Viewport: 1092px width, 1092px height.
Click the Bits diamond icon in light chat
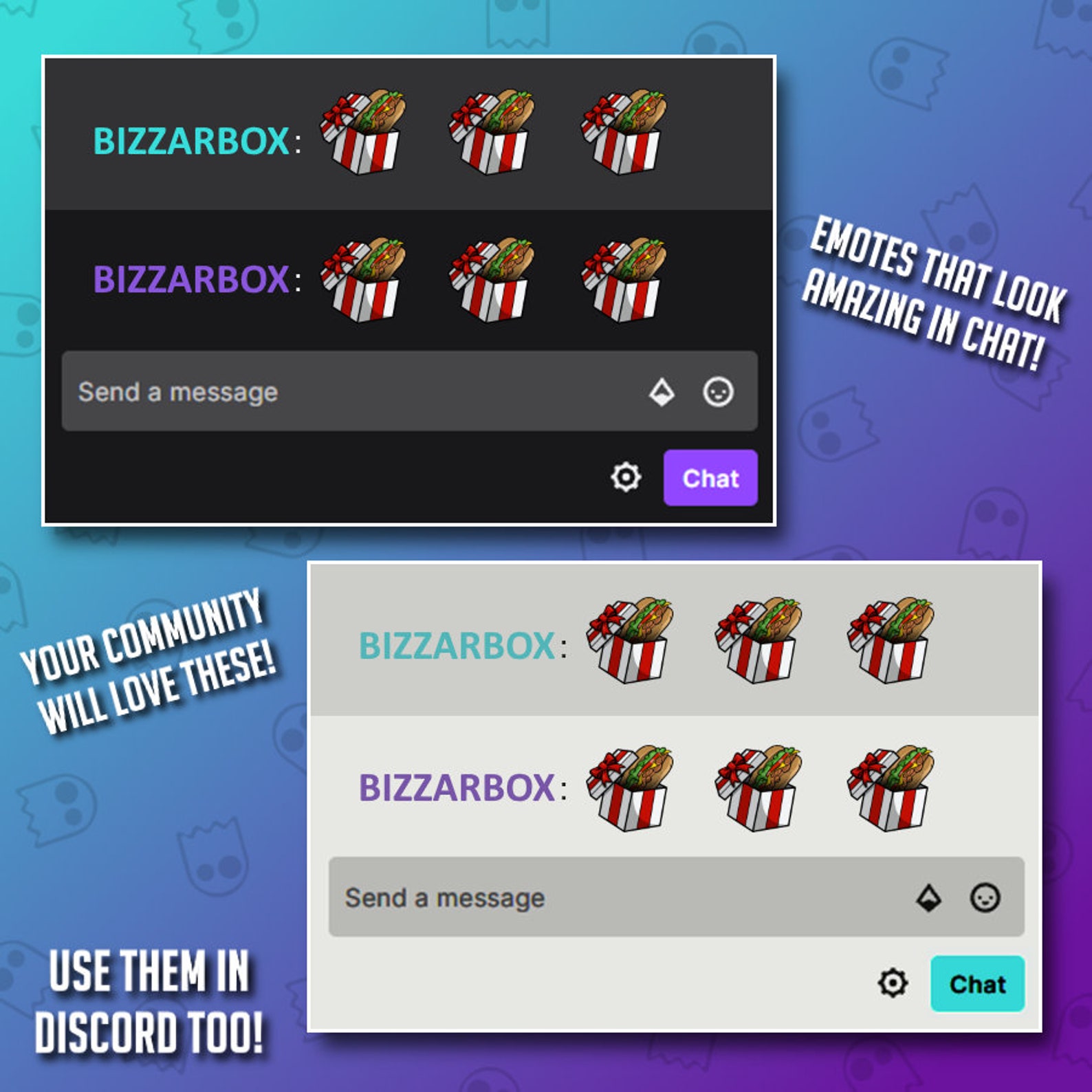[x=931, y=897]
